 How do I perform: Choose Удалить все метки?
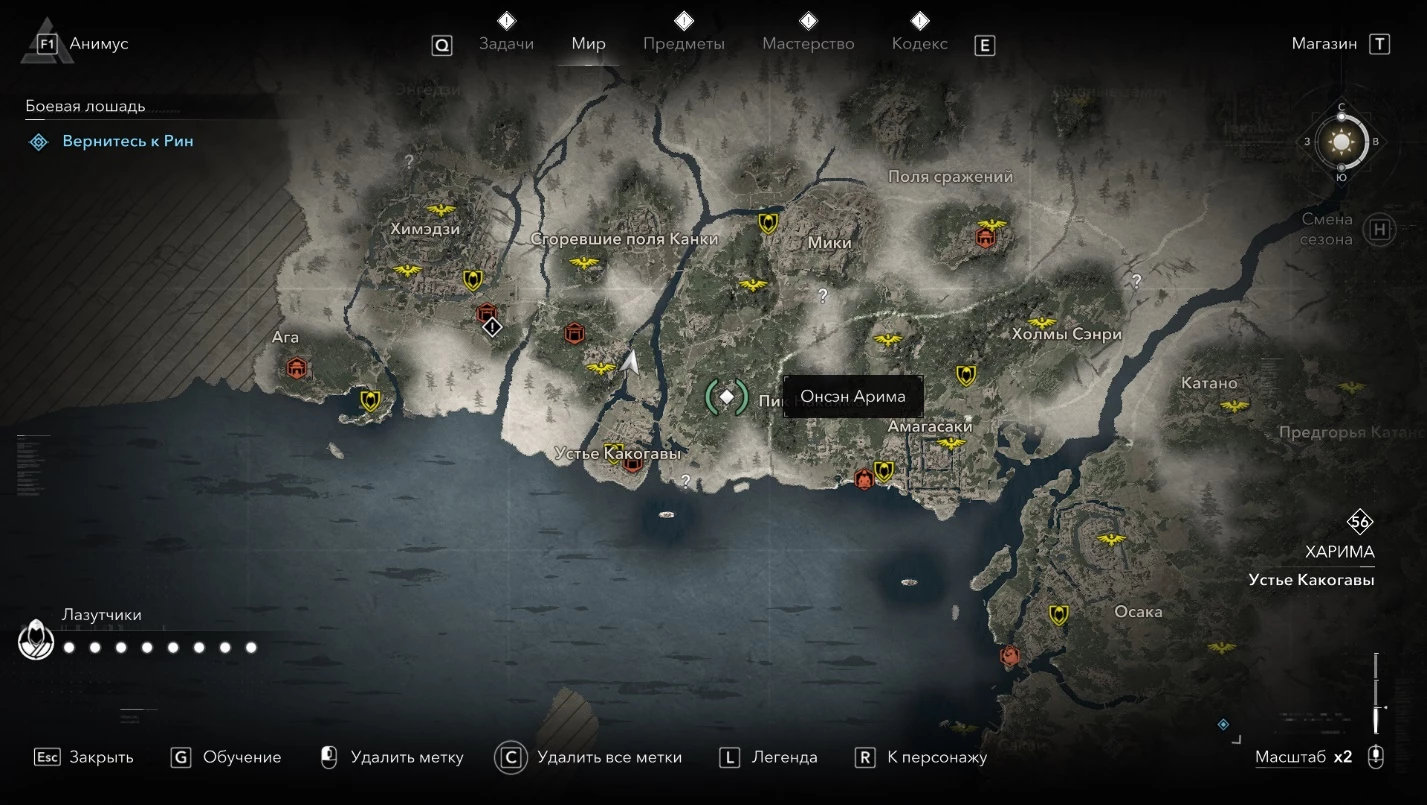[608, 757]
